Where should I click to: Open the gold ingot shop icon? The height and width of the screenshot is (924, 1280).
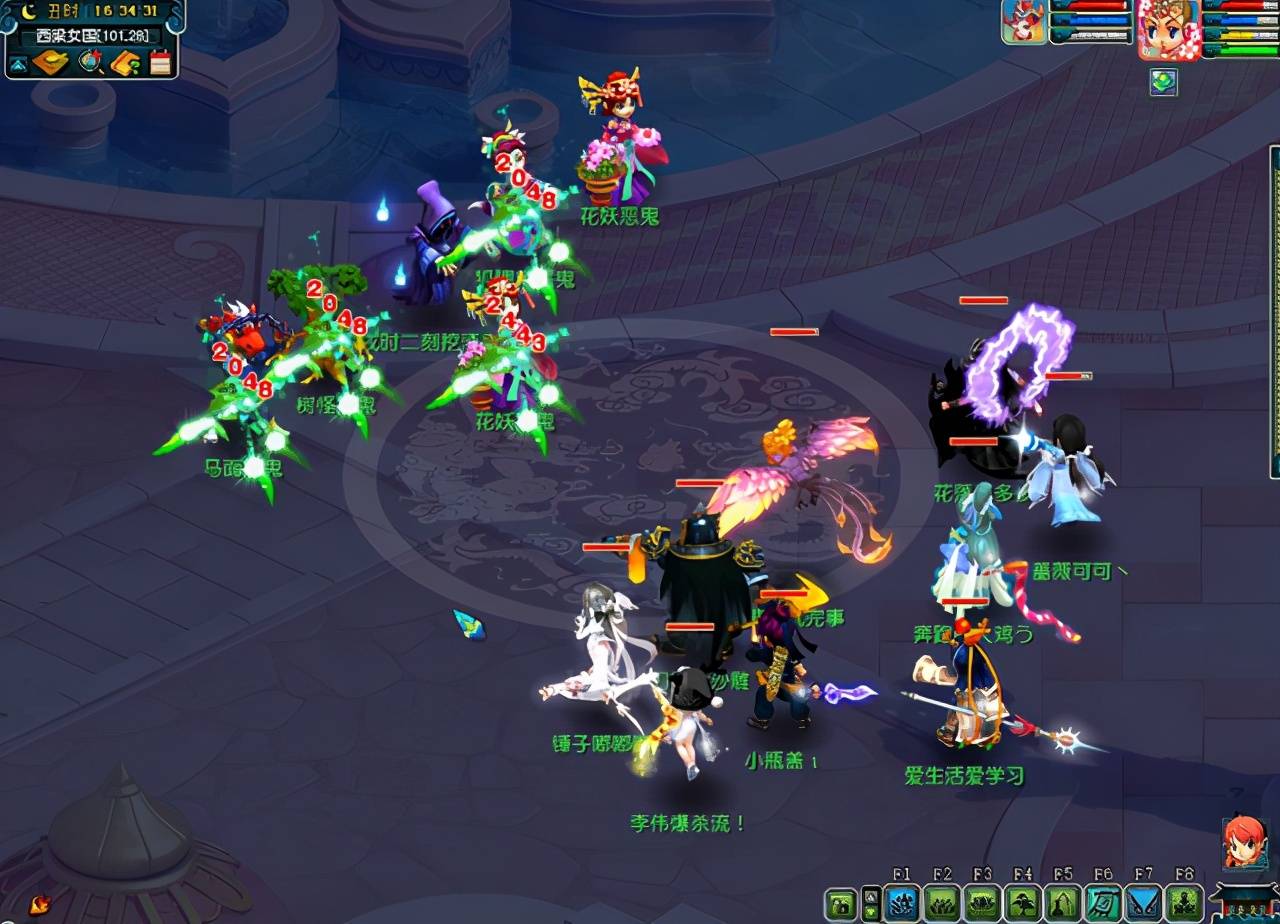50,63
